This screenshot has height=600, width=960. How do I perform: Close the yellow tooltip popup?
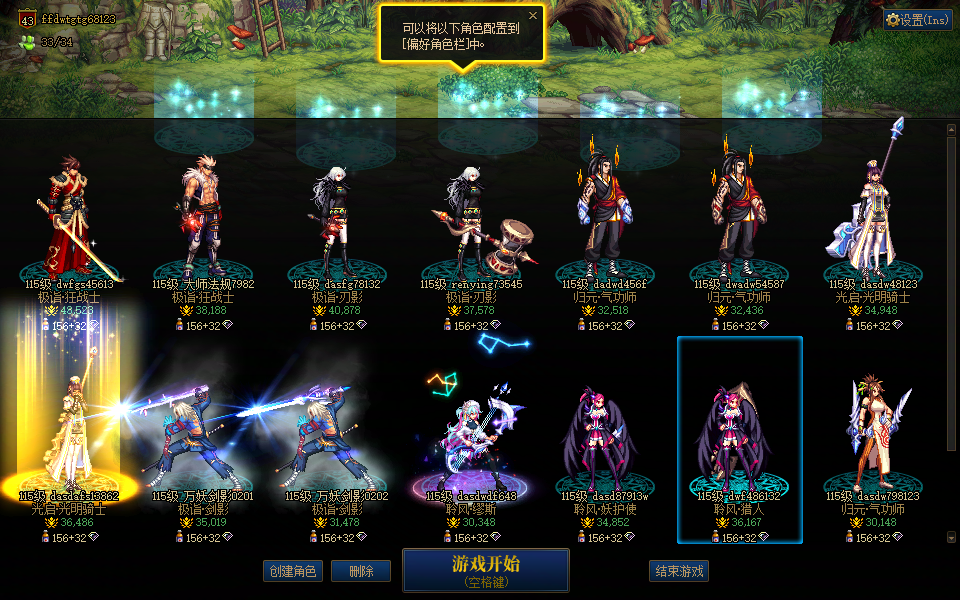533,16
